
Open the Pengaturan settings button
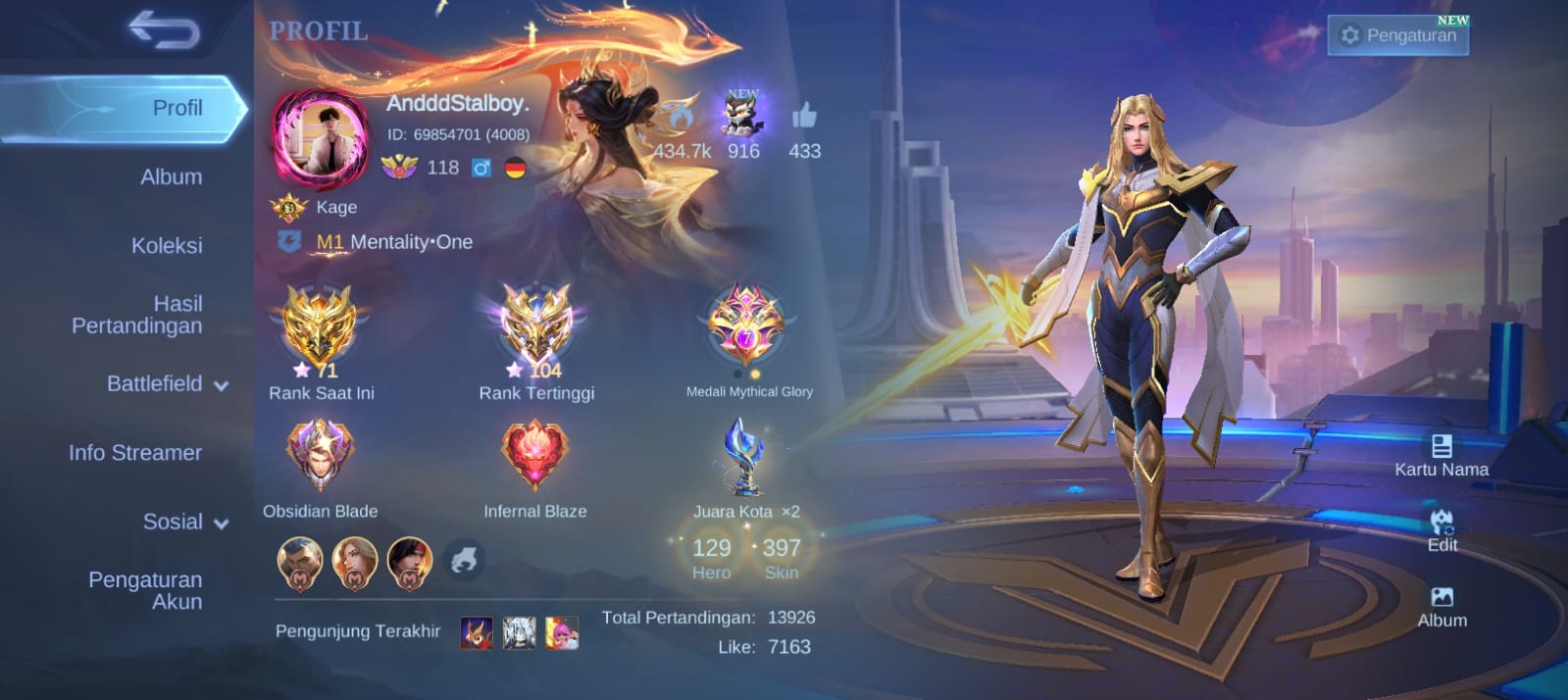click(1398, 35)
